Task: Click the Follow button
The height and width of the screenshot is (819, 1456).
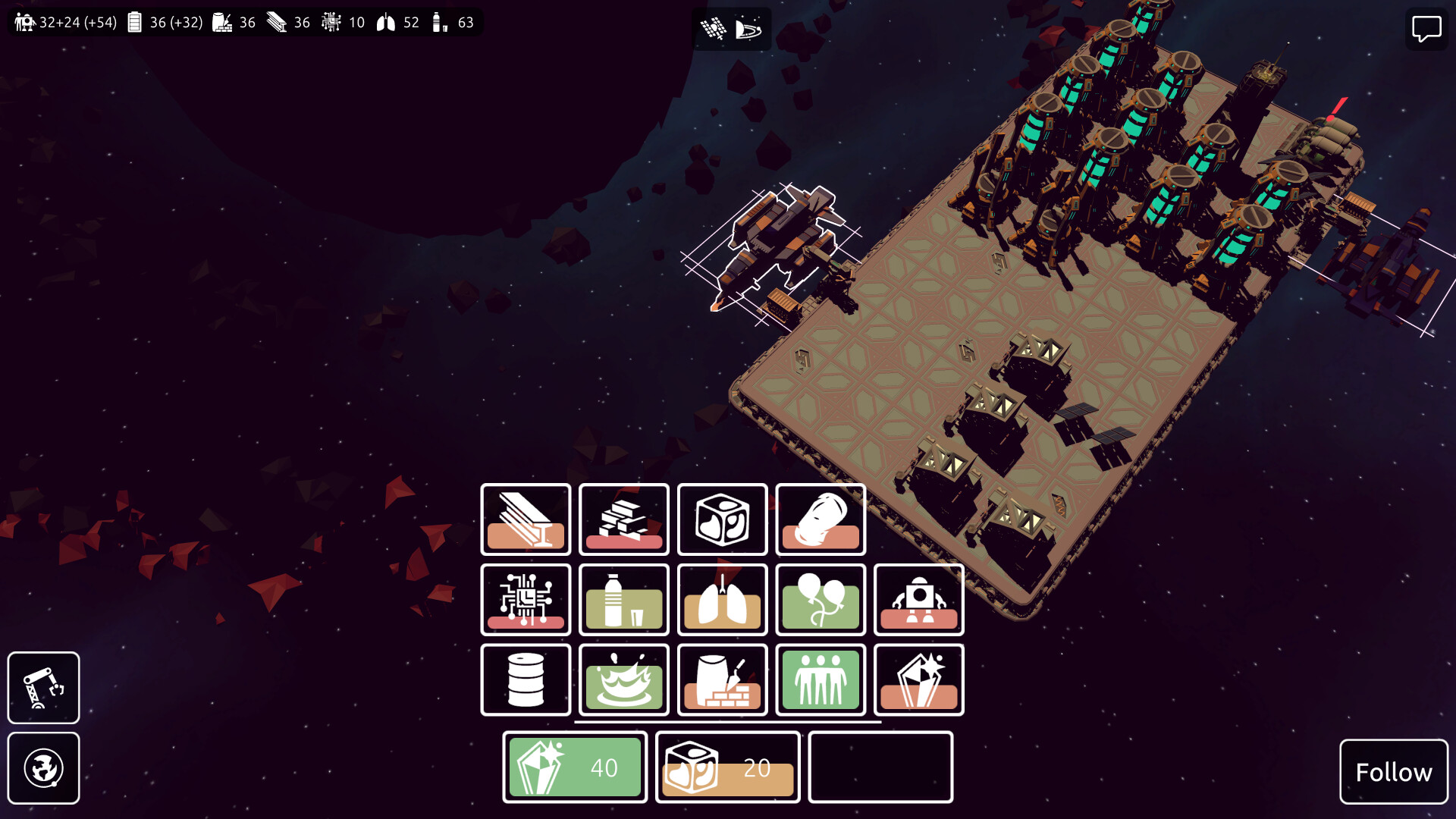Action: coord(1393,772)
